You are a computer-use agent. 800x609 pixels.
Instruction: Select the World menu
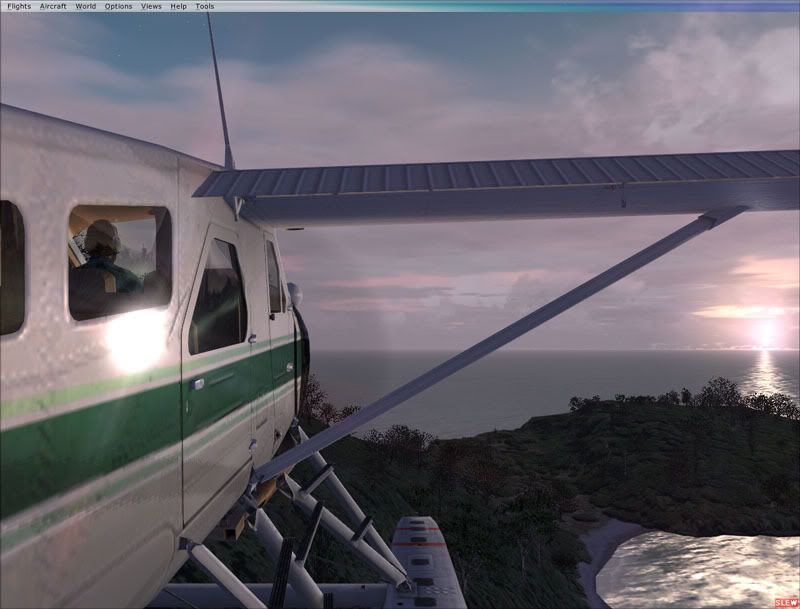click(x=86, y=6)
